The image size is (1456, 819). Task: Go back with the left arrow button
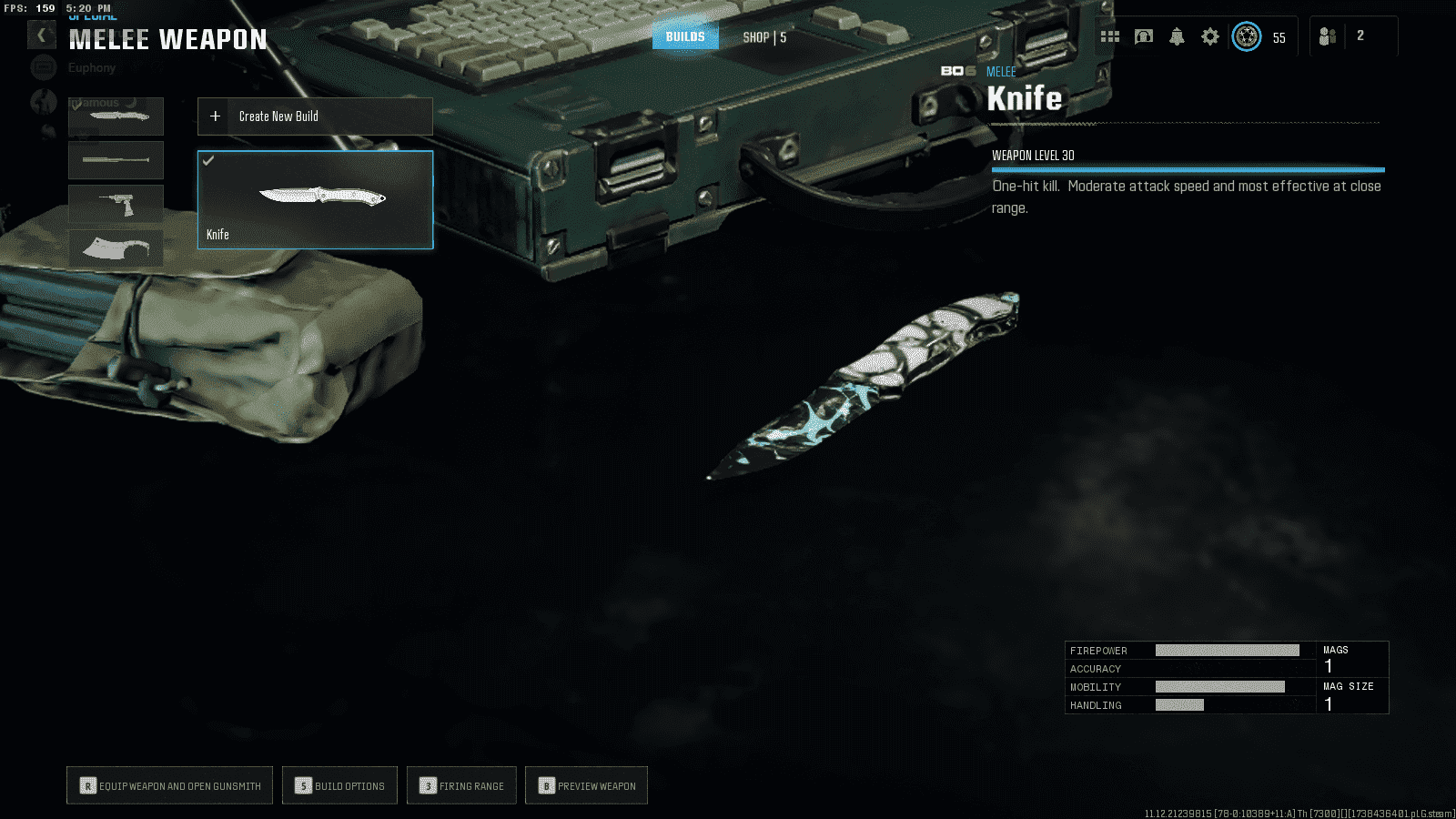41,35
